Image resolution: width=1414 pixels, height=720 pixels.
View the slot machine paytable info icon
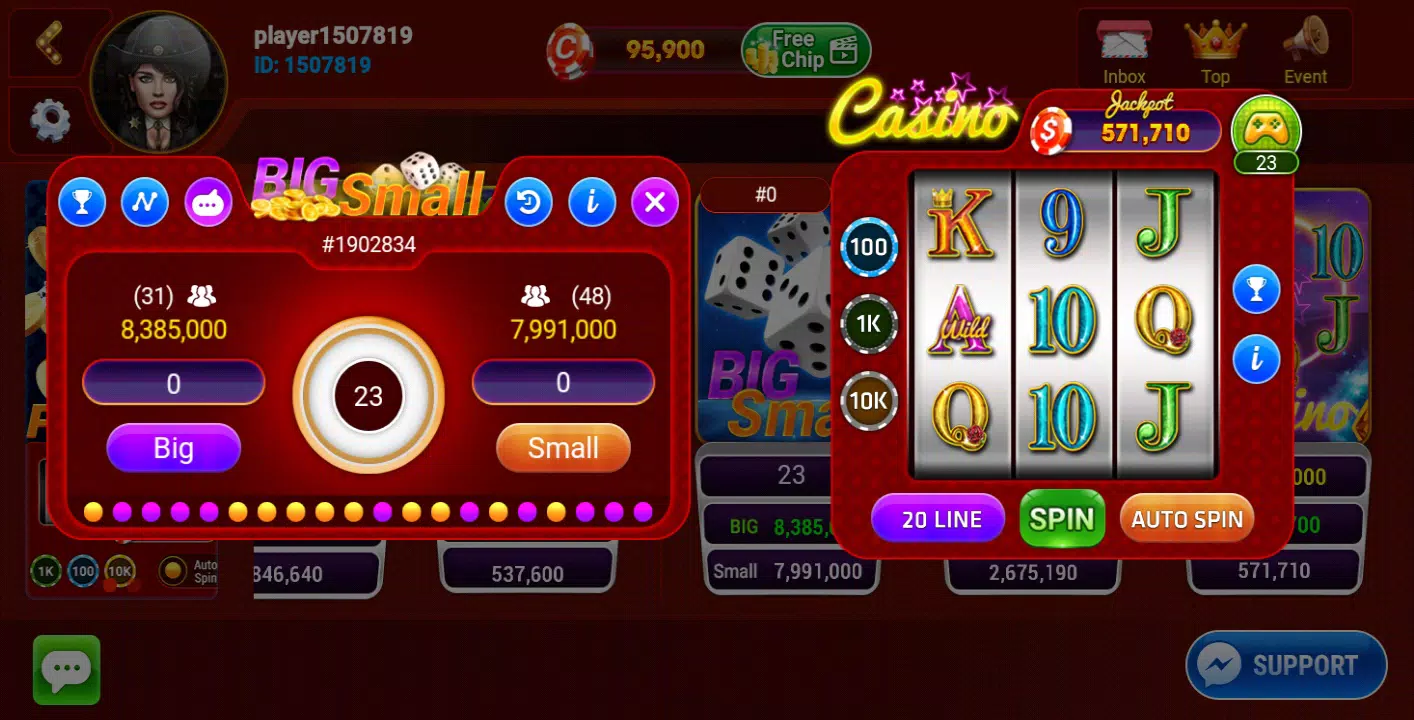[1257, 359]
